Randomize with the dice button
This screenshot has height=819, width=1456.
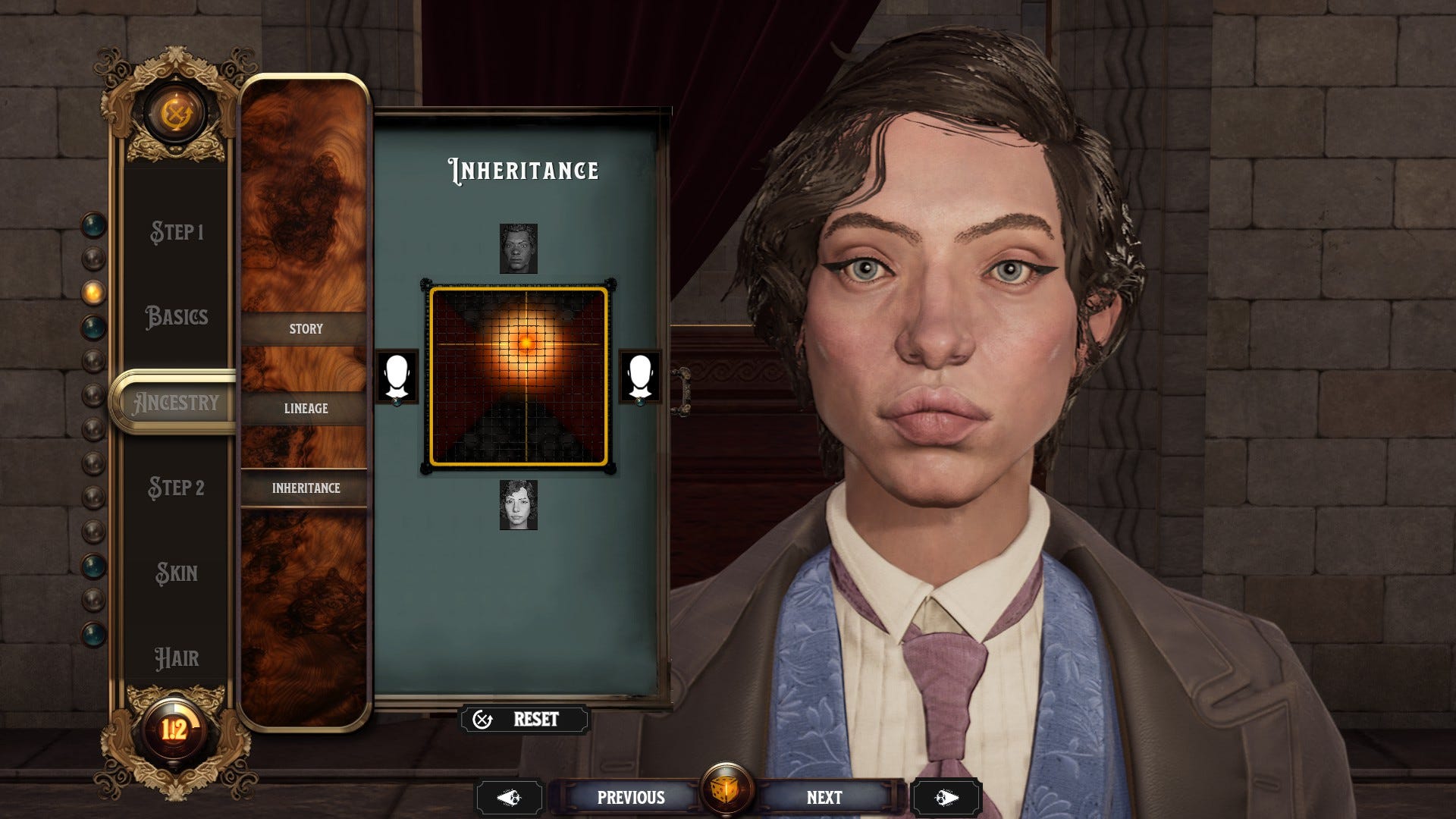coord(726,791)
